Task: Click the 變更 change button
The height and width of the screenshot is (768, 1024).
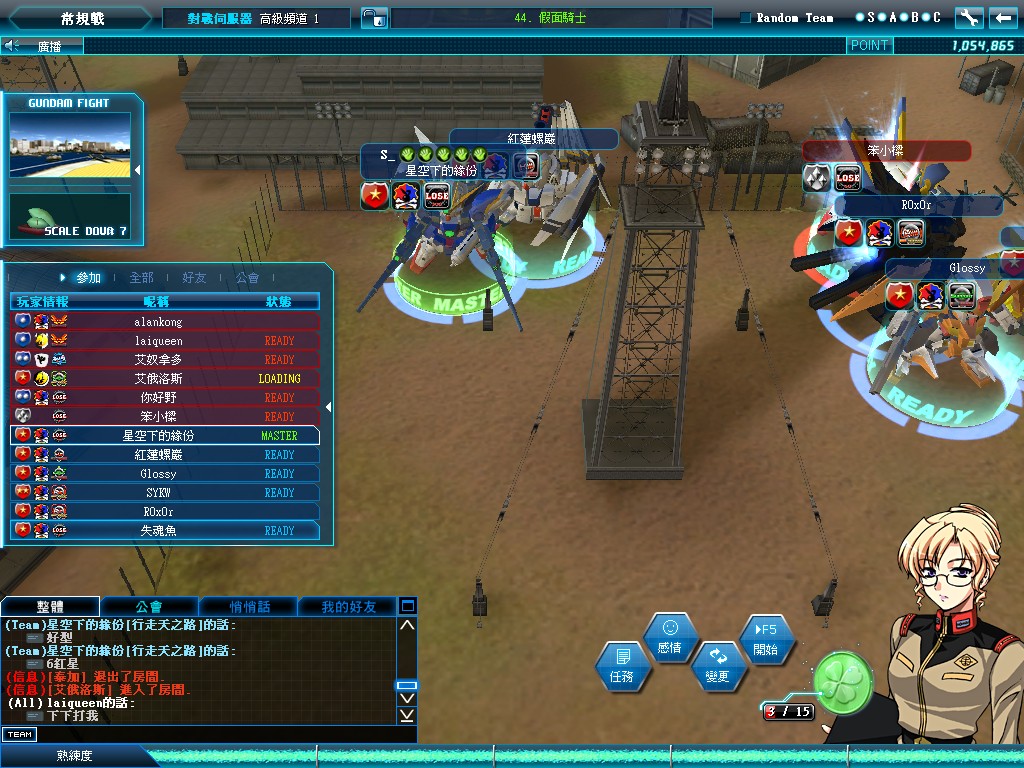Action: pyautogui.click(x=717, y=666)
